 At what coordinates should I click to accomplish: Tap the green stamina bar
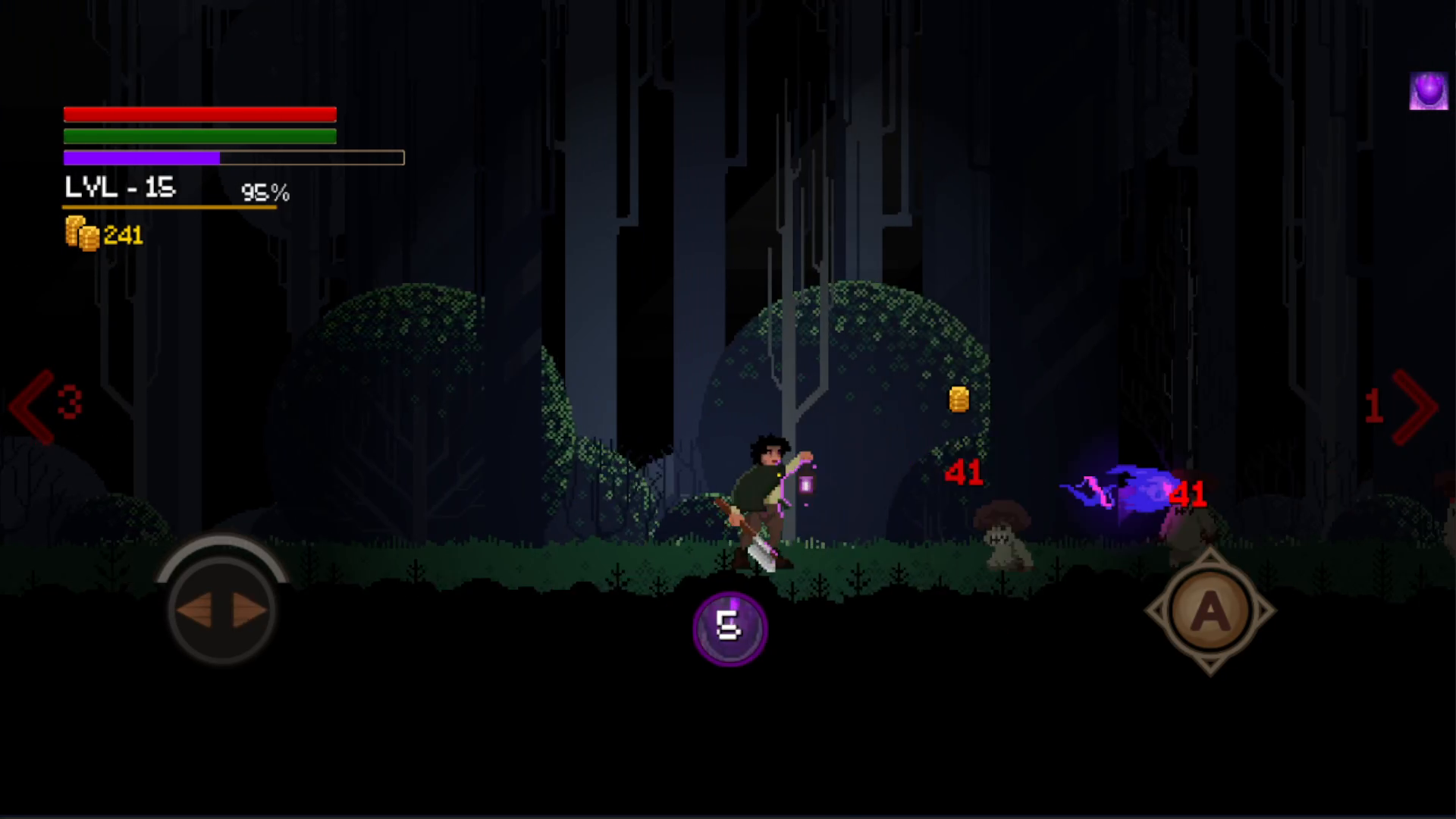(x=199, y=136)
